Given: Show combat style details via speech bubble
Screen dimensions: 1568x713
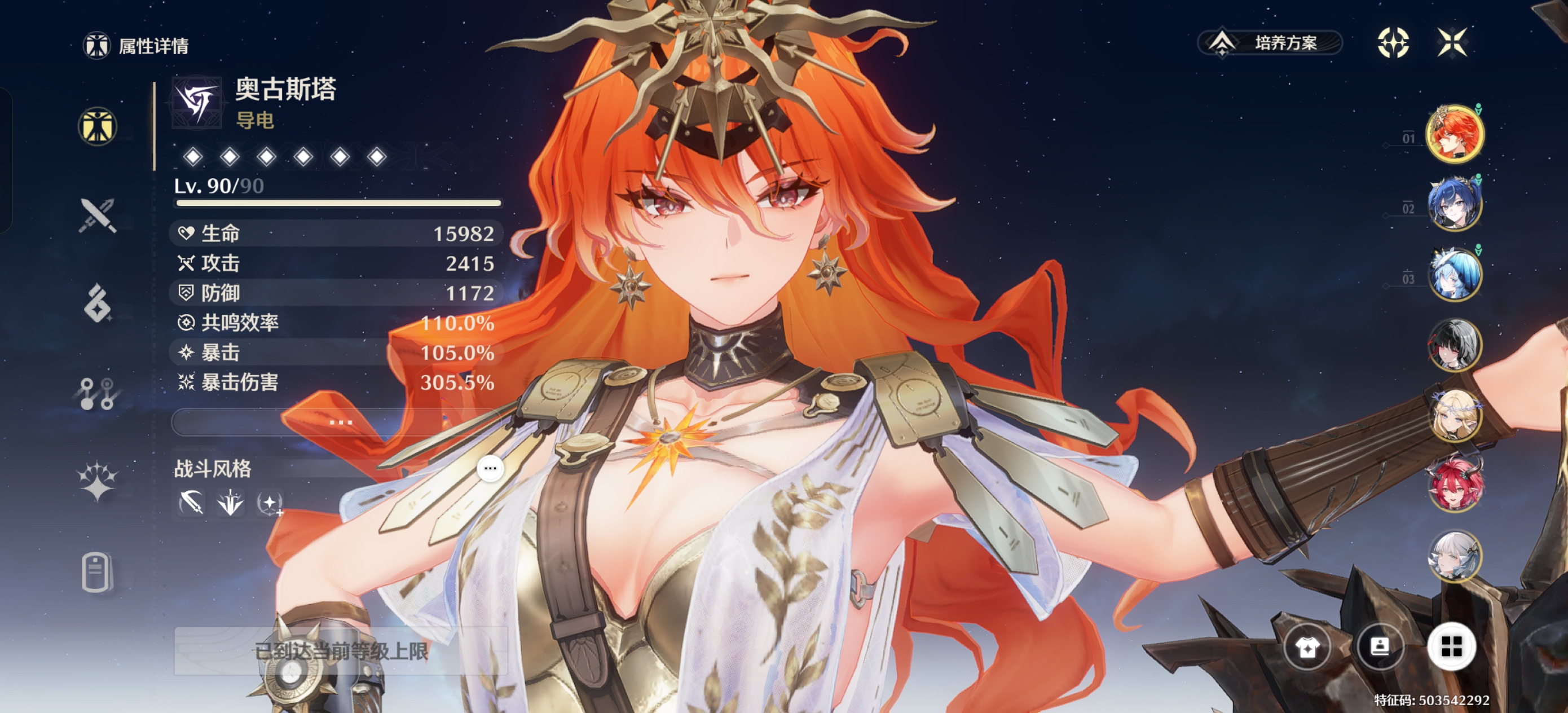Looking at the screenshot, I should point(490,468).
